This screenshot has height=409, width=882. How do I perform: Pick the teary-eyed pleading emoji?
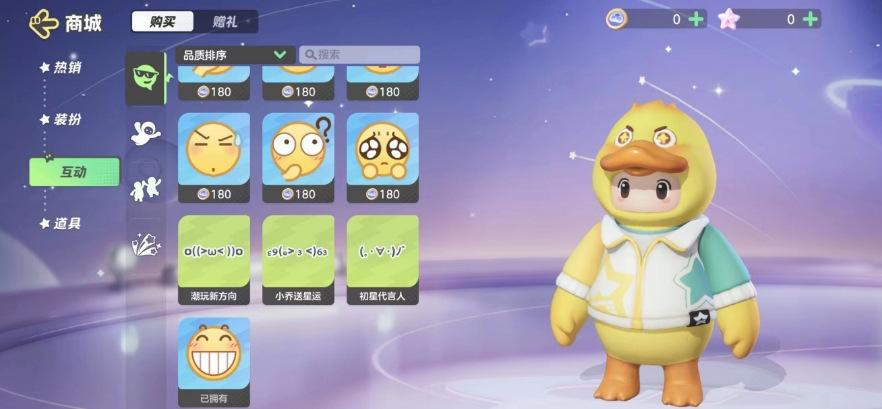tap(383, 157)
